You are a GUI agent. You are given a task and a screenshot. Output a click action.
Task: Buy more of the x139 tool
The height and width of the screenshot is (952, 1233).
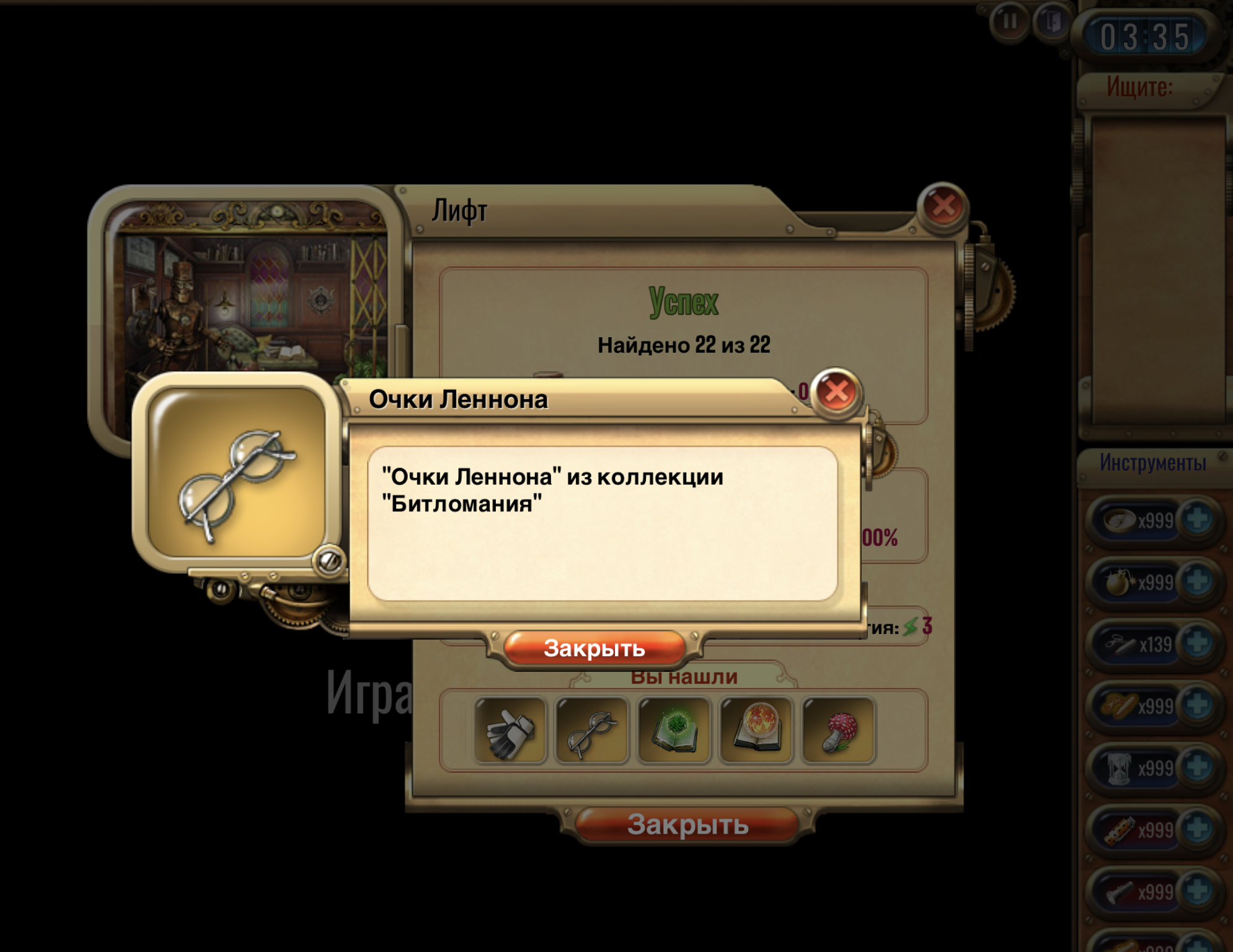1198,643
